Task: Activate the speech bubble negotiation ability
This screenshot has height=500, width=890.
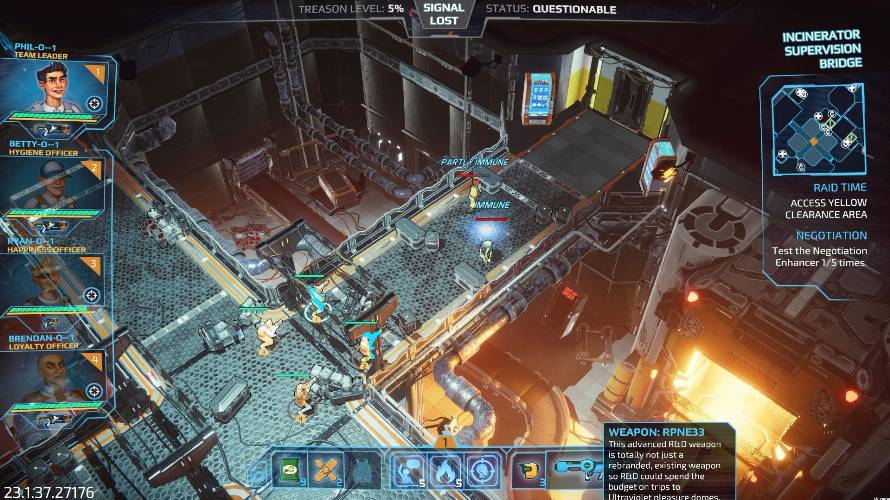Action: pyautogui.click(x=407, y=468)
